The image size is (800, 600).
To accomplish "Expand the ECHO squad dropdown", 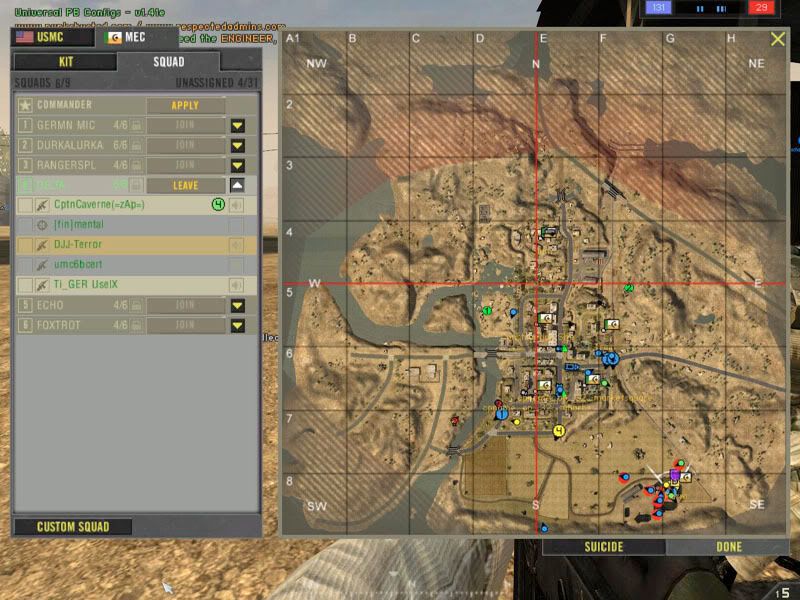I will [x=237, y=305].
